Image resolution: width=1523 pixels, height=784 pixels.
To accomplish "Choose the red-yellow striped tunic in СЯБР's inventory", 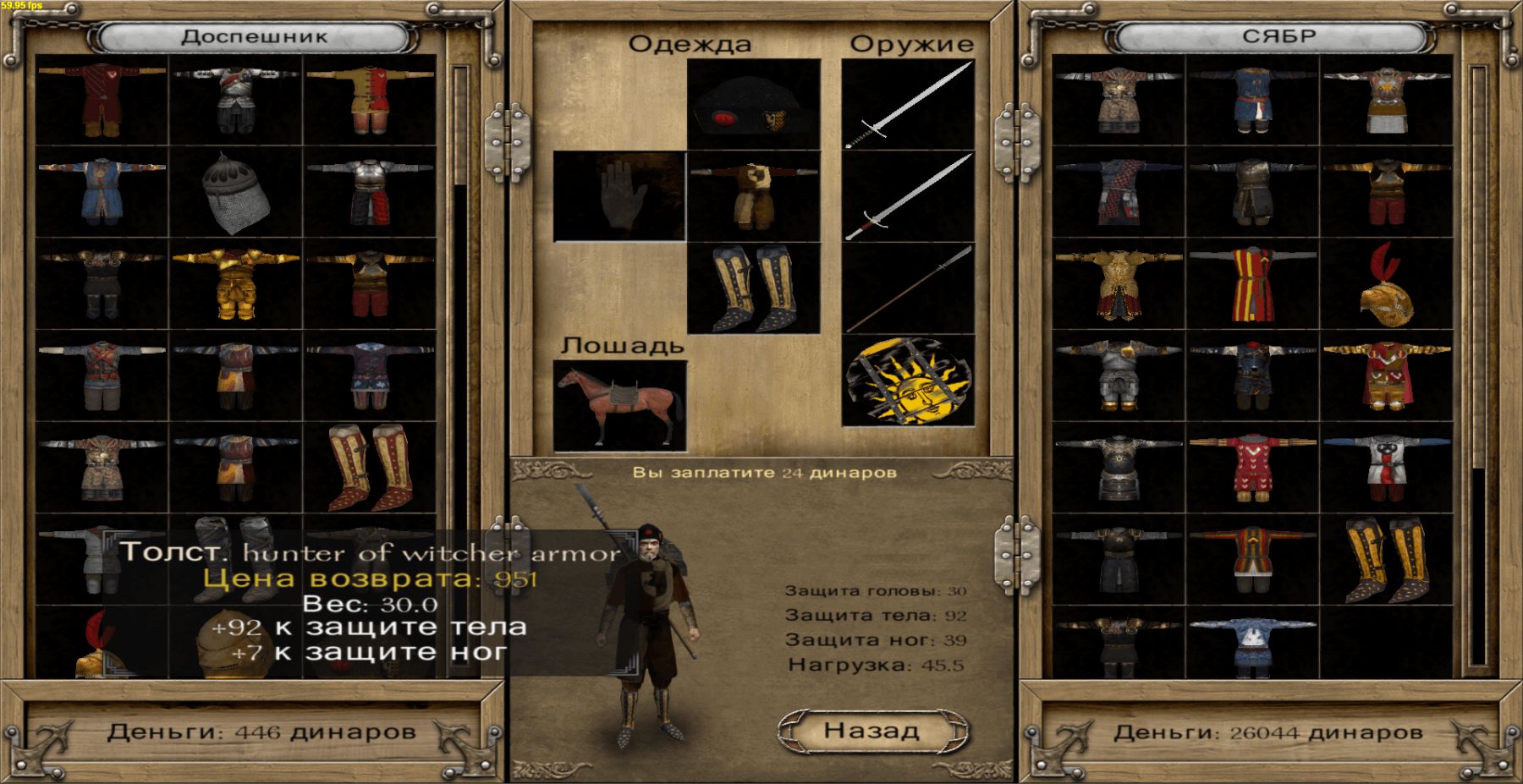I will click(1252, 284).
